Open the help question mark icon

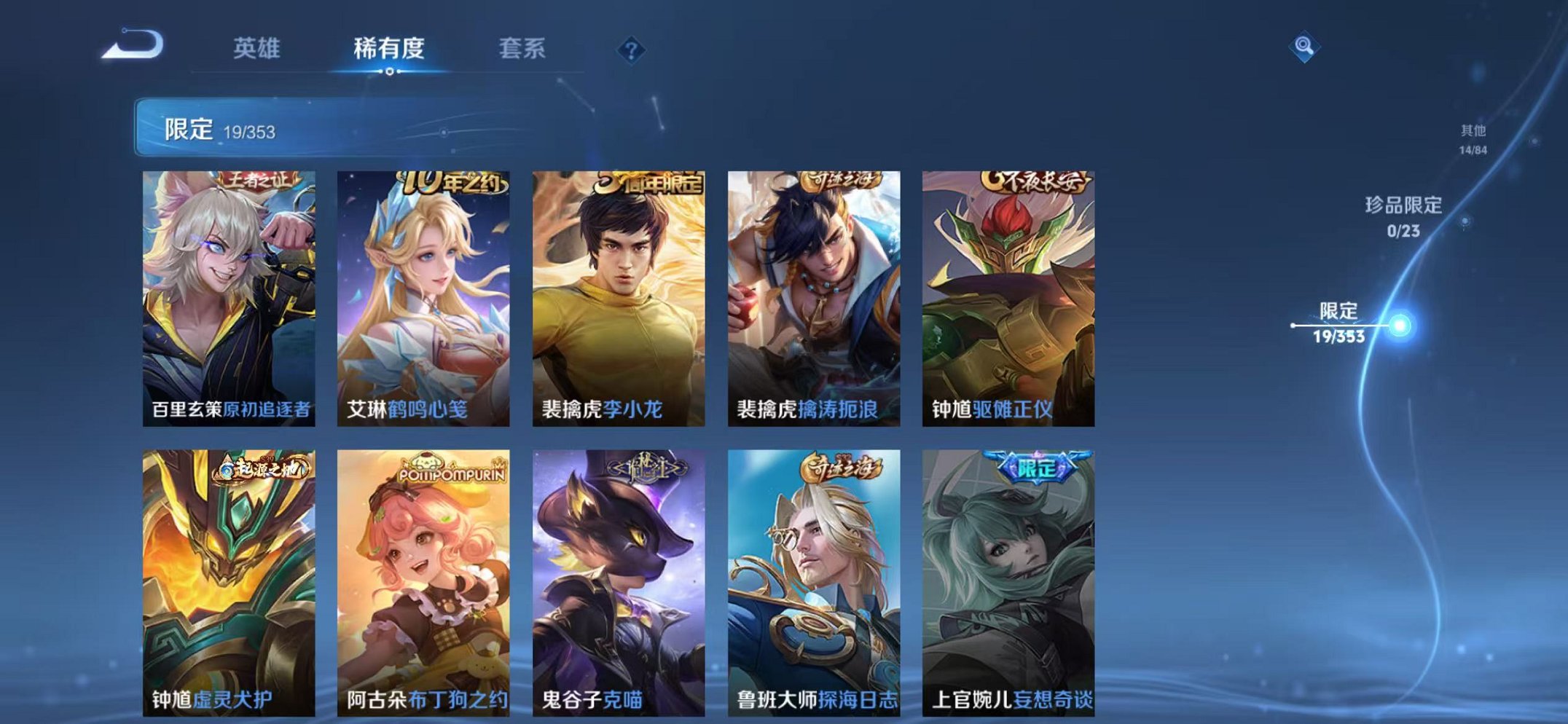(631, 50)
